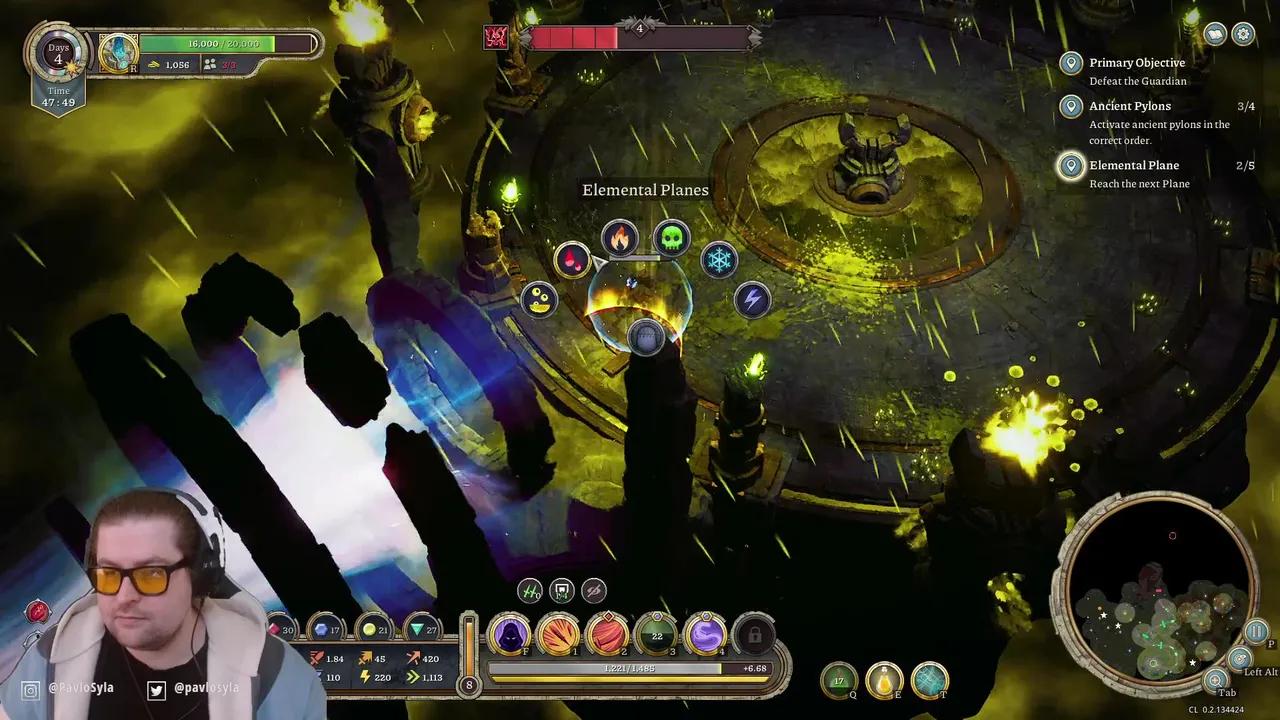Open the journal book icon

pos(1215,35)
